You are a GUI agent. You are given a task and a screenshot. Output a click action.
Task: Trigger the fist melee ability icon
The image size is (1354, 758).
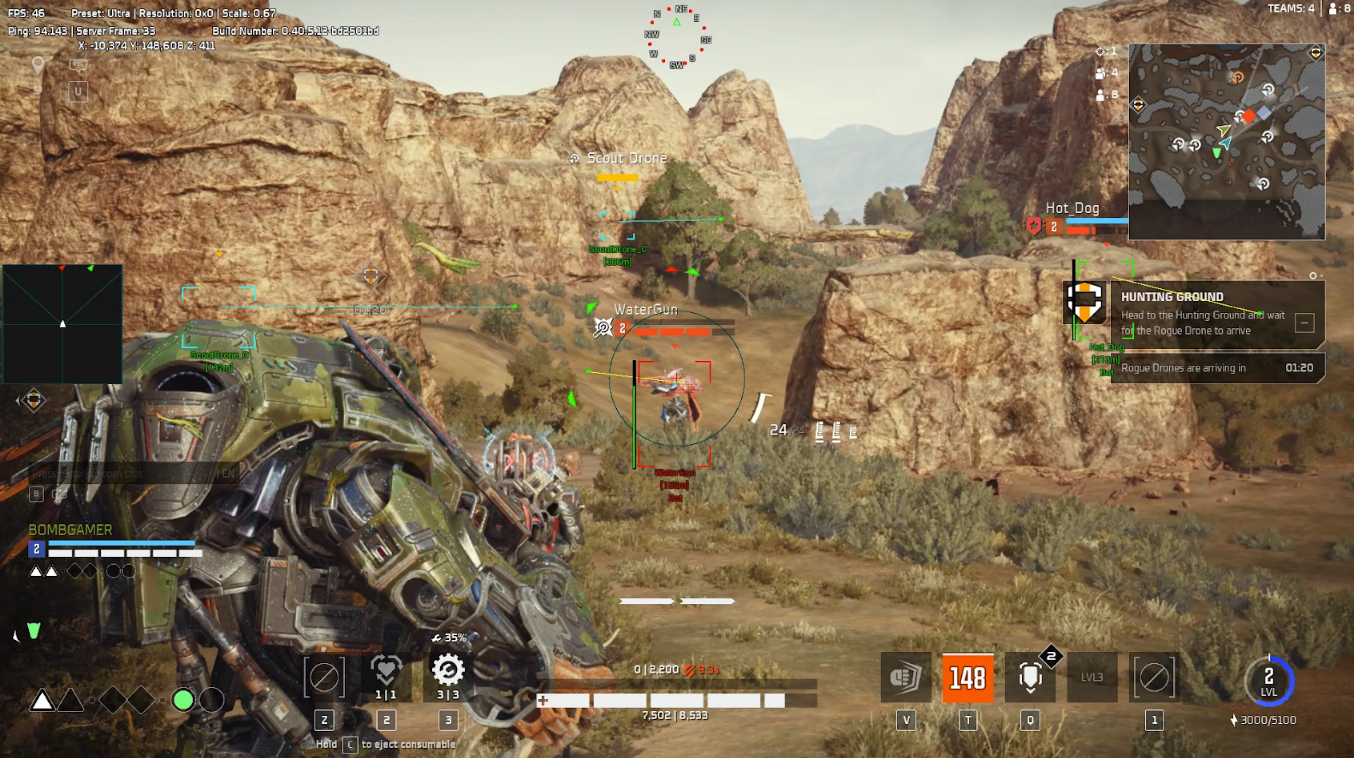(x=906, y=677)
